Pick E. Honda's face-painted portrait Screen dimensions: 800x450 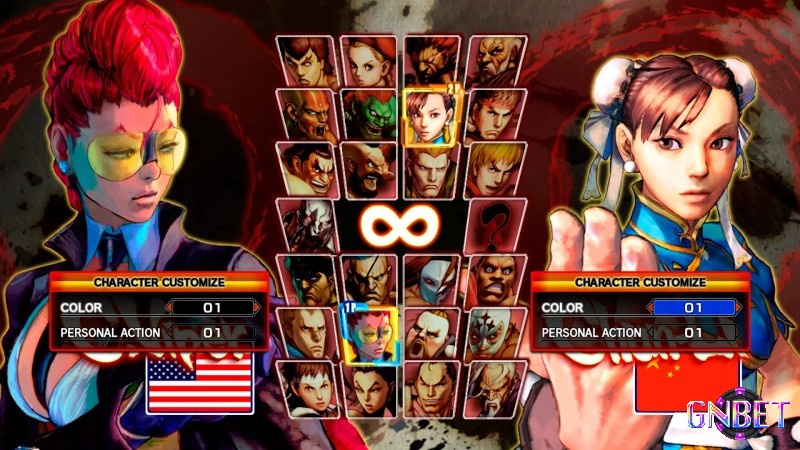[x=306, y=170]
